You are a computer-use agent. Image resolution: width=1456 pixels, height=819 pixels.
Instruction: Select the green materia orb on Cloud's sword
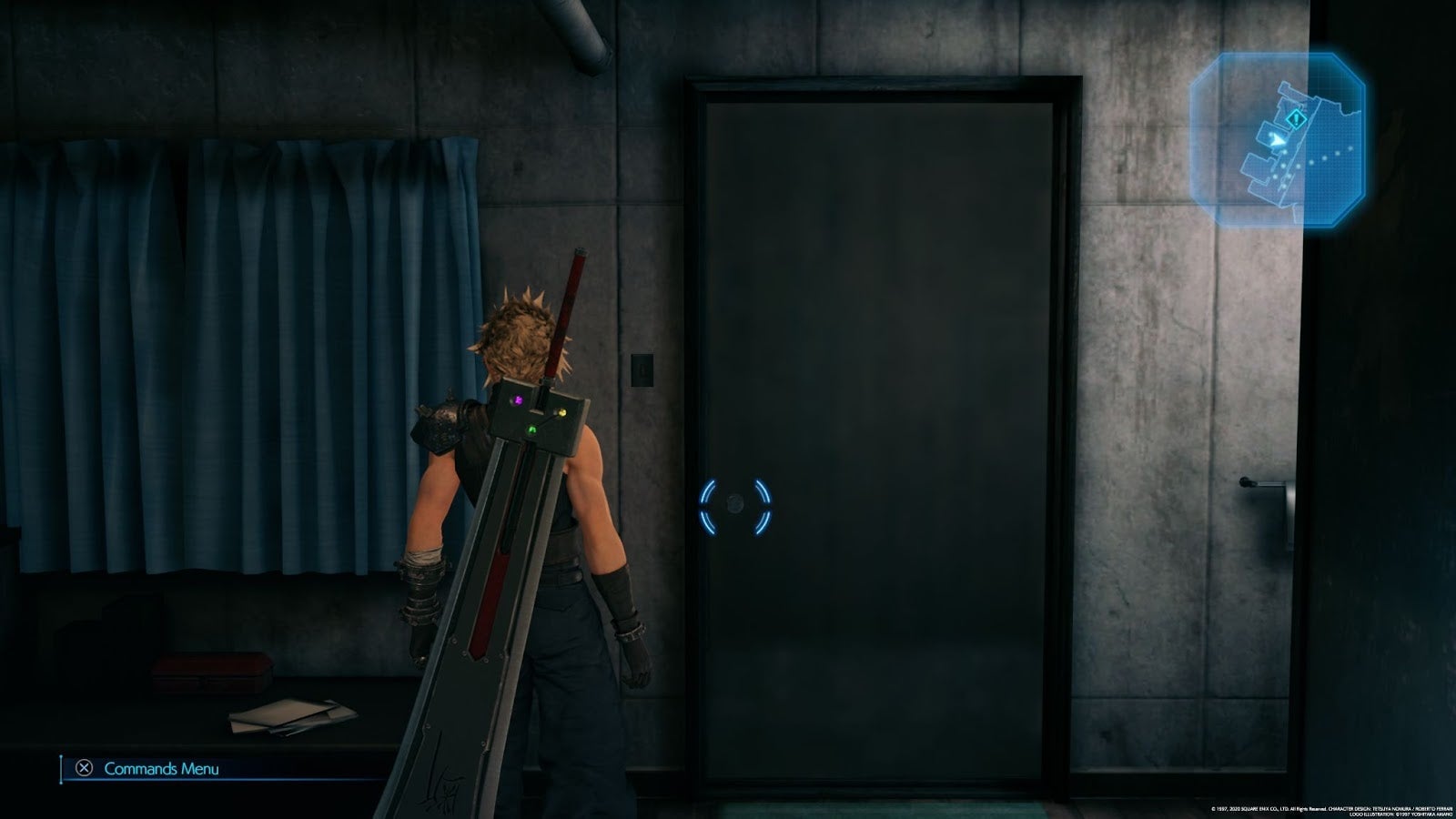pyautogui.click(x=531, y=430)
